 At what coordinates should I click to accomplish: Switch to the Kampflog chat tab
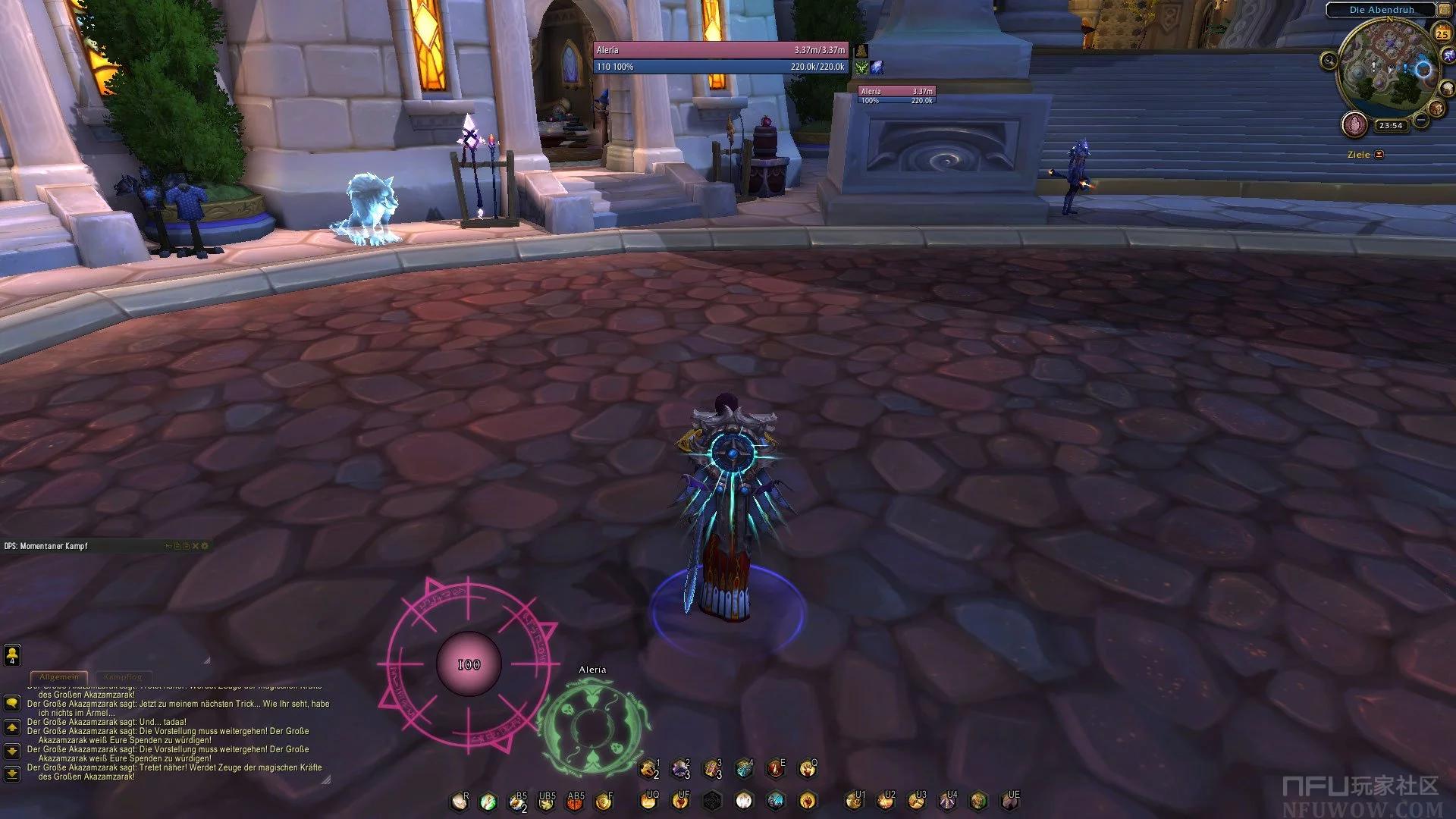pyautogui.click(x=123, y=676)
